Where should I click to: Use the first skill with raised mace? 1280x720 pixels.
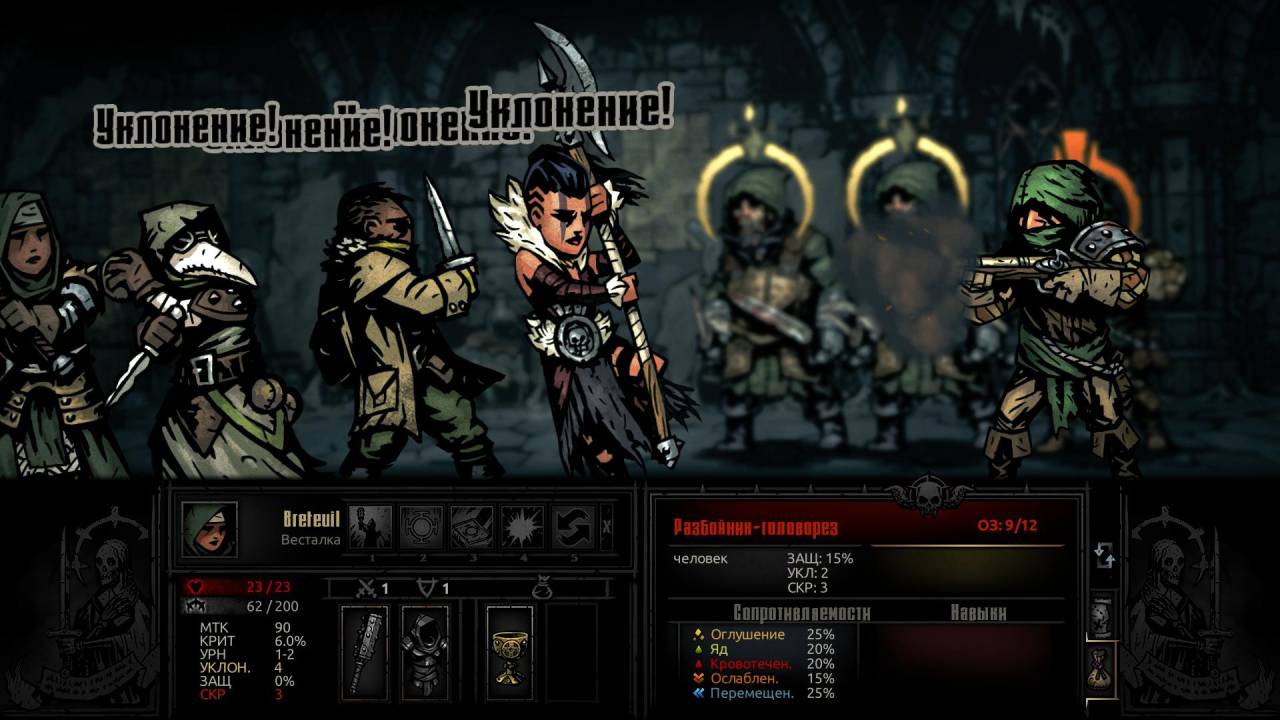coord(371,527)
